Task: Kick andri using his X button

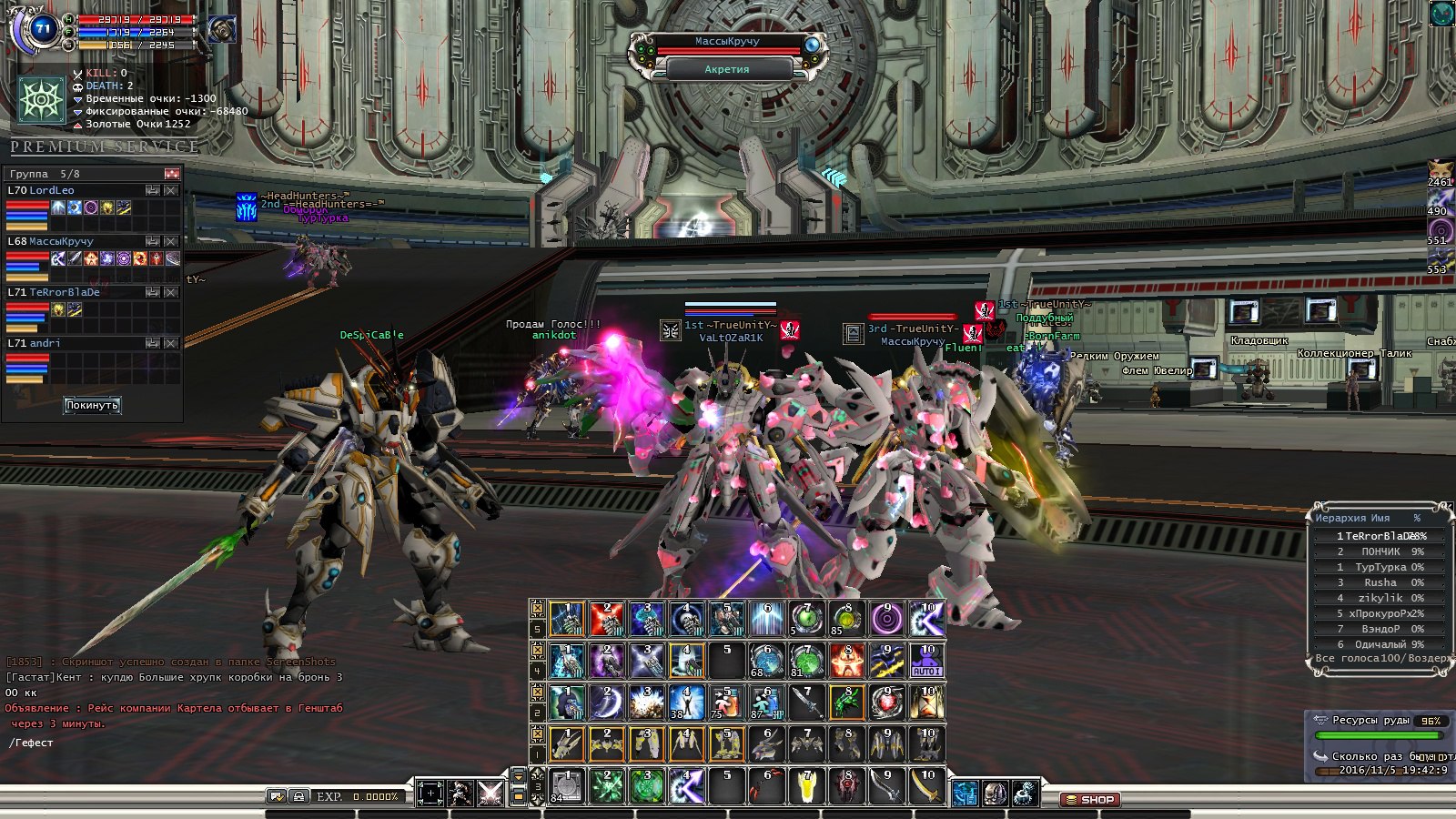Action: coord(171,343)
